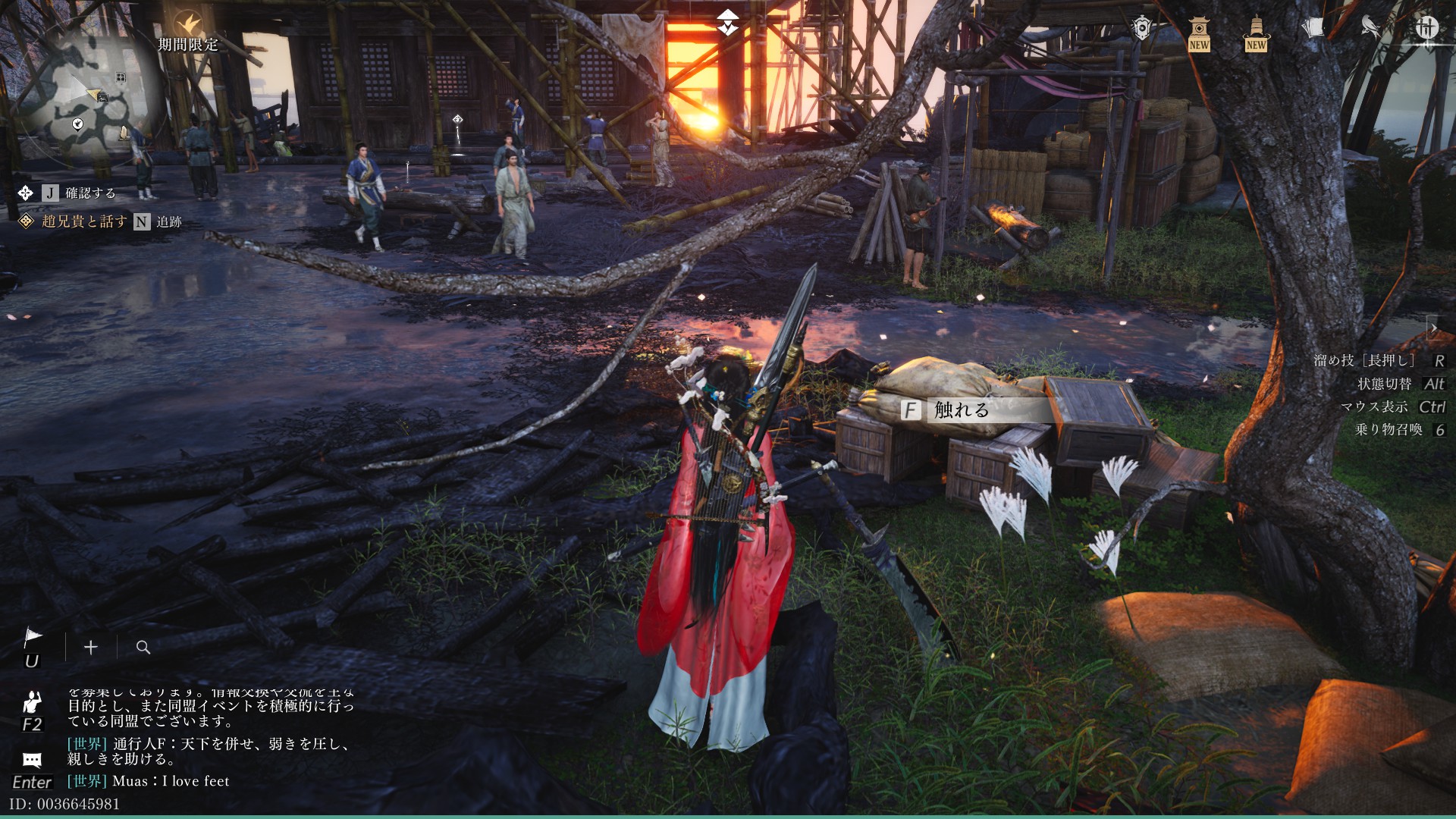Screen dimensions: 1456x819
Task: Click the bird icon in top bar
Action: click(1370, 28)
